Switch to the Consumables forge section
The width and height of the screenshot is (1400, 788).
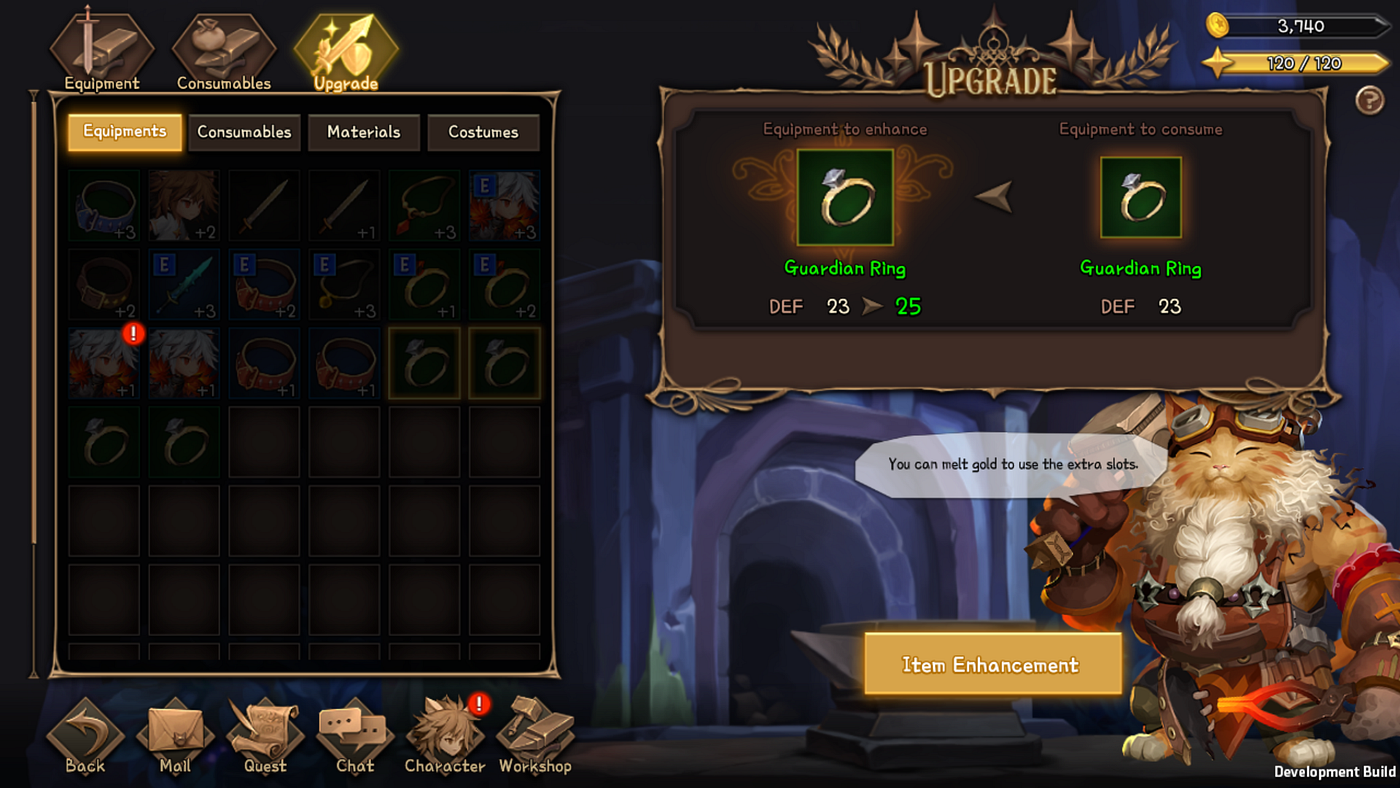[224, 51]
